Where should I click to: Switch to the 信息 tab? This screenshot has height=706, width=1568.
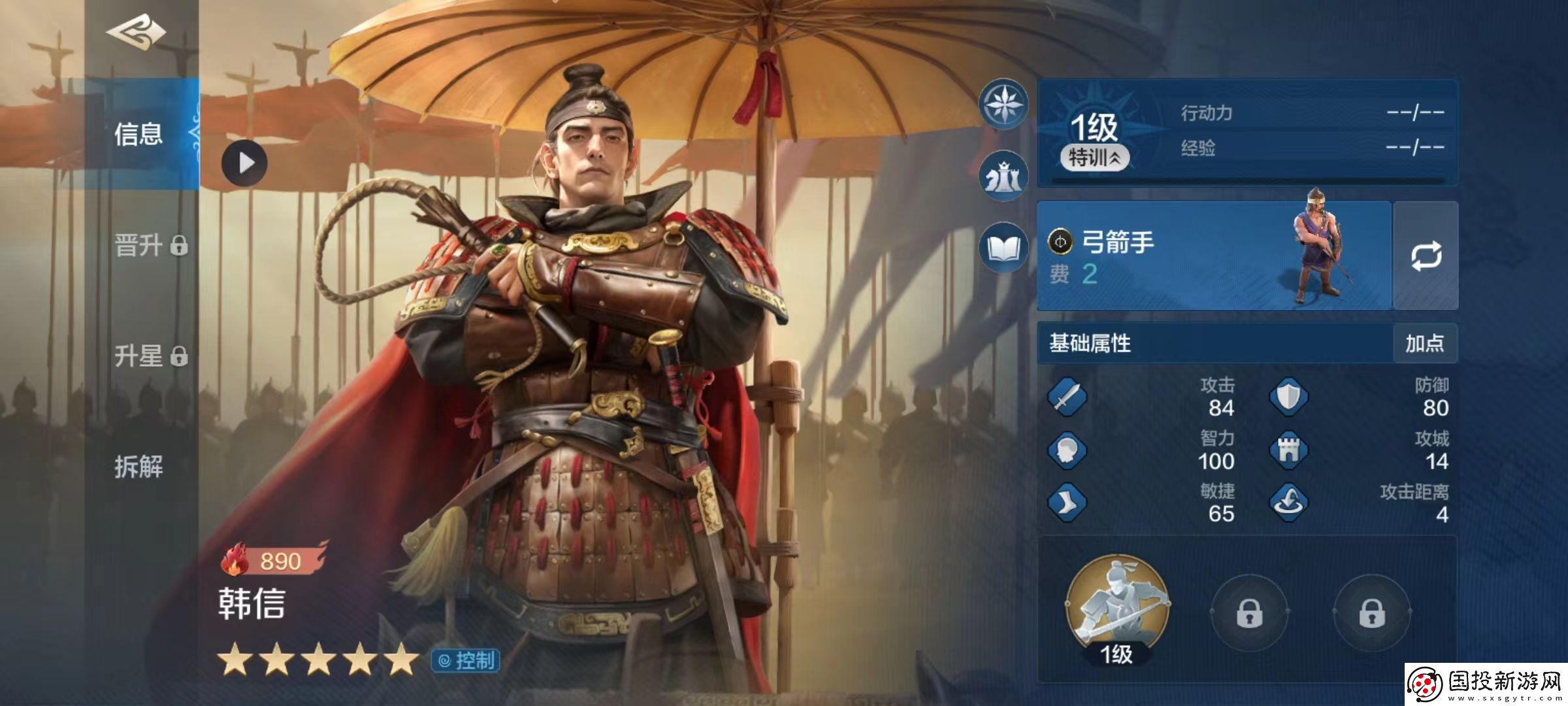pyautogui.click(x=139, y=135)
